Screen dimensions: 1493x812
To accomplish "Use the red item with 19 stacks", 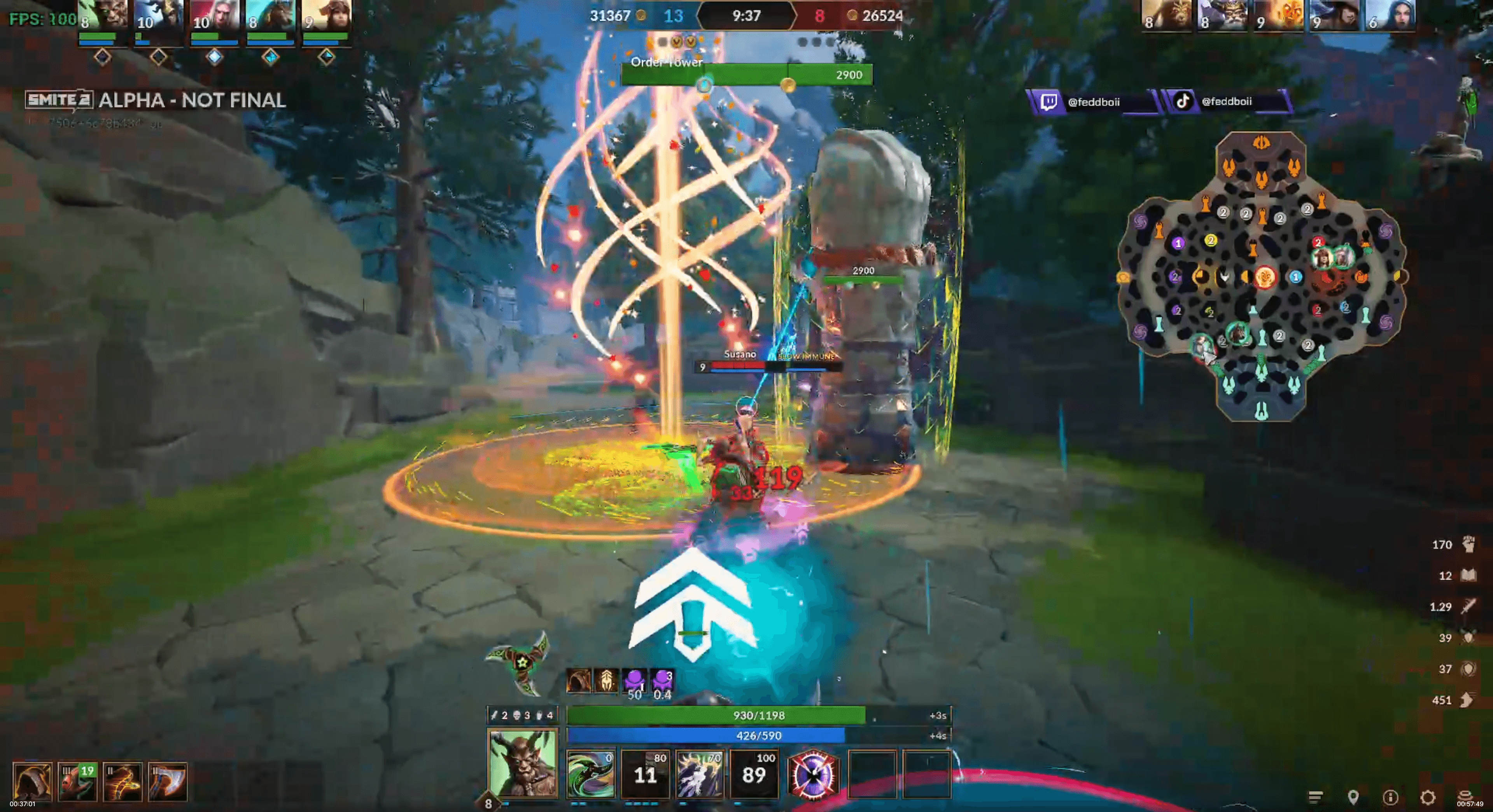I will (x=77, y=781).
